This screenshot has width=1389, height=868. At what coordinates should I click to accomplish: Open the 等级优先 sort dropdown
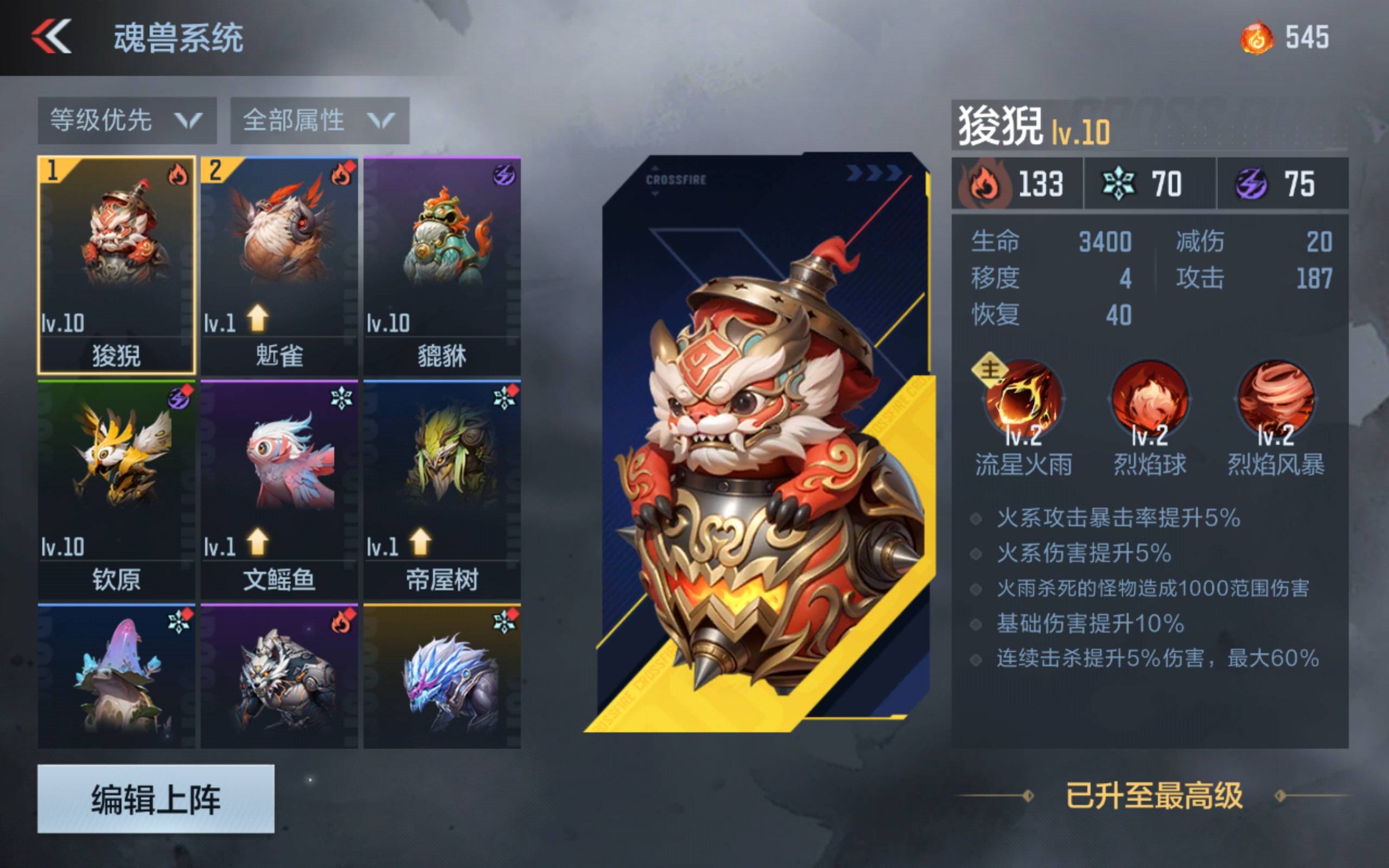[x=127, y=120]
